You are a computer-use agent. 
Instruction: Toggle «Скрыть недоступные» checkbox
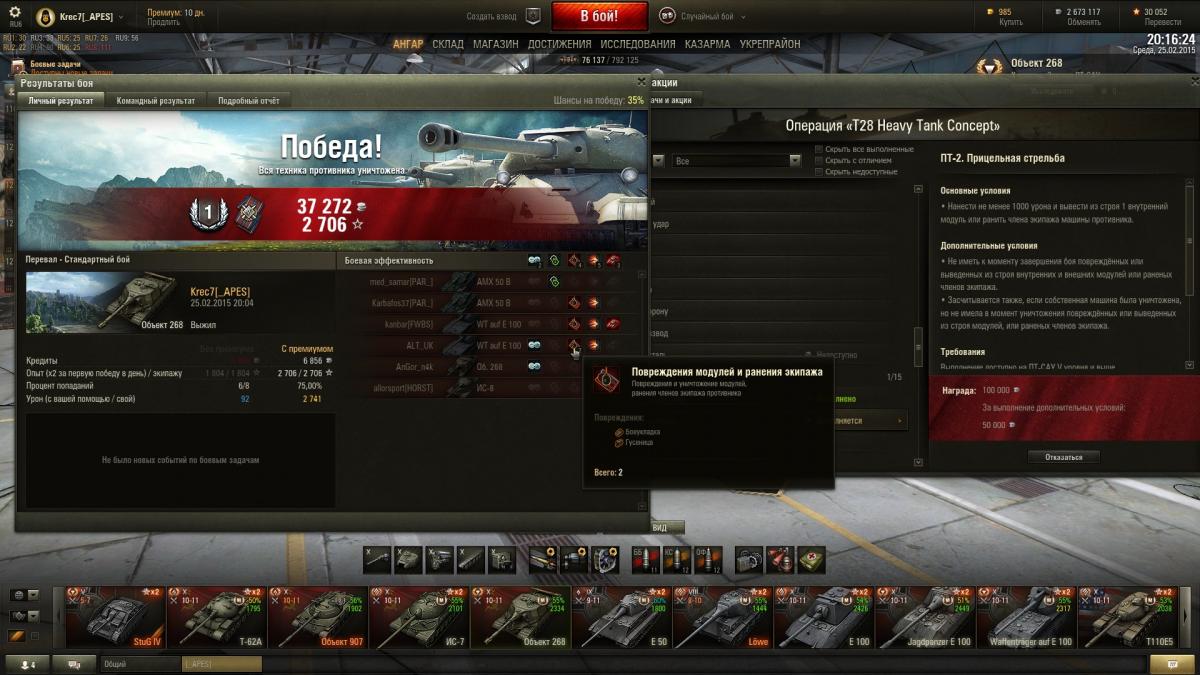pos(820,171)
